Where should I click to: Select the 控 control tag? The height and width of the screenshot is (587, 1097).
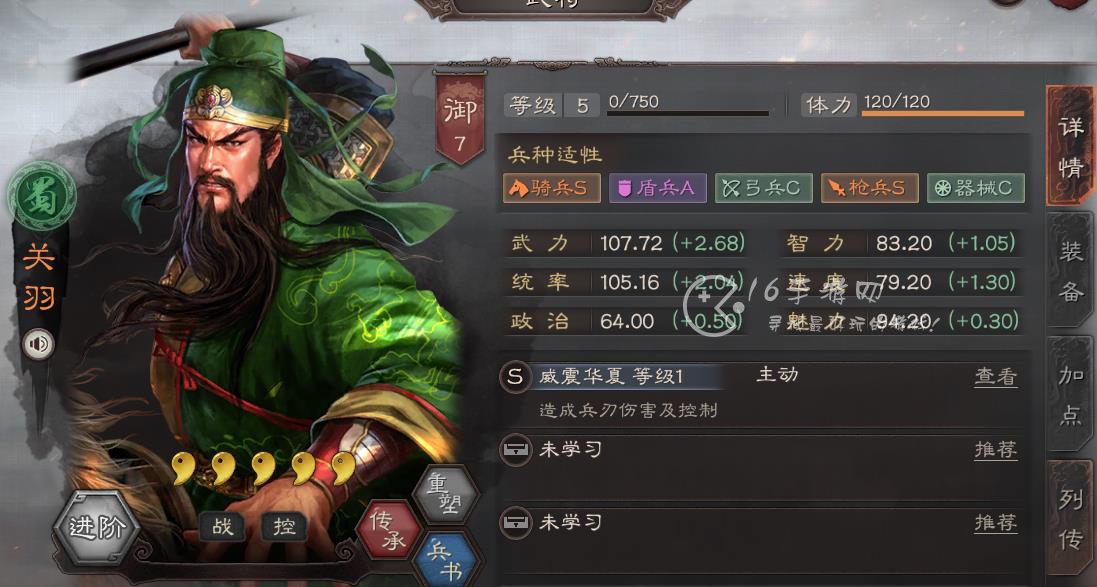pos(284,526)
